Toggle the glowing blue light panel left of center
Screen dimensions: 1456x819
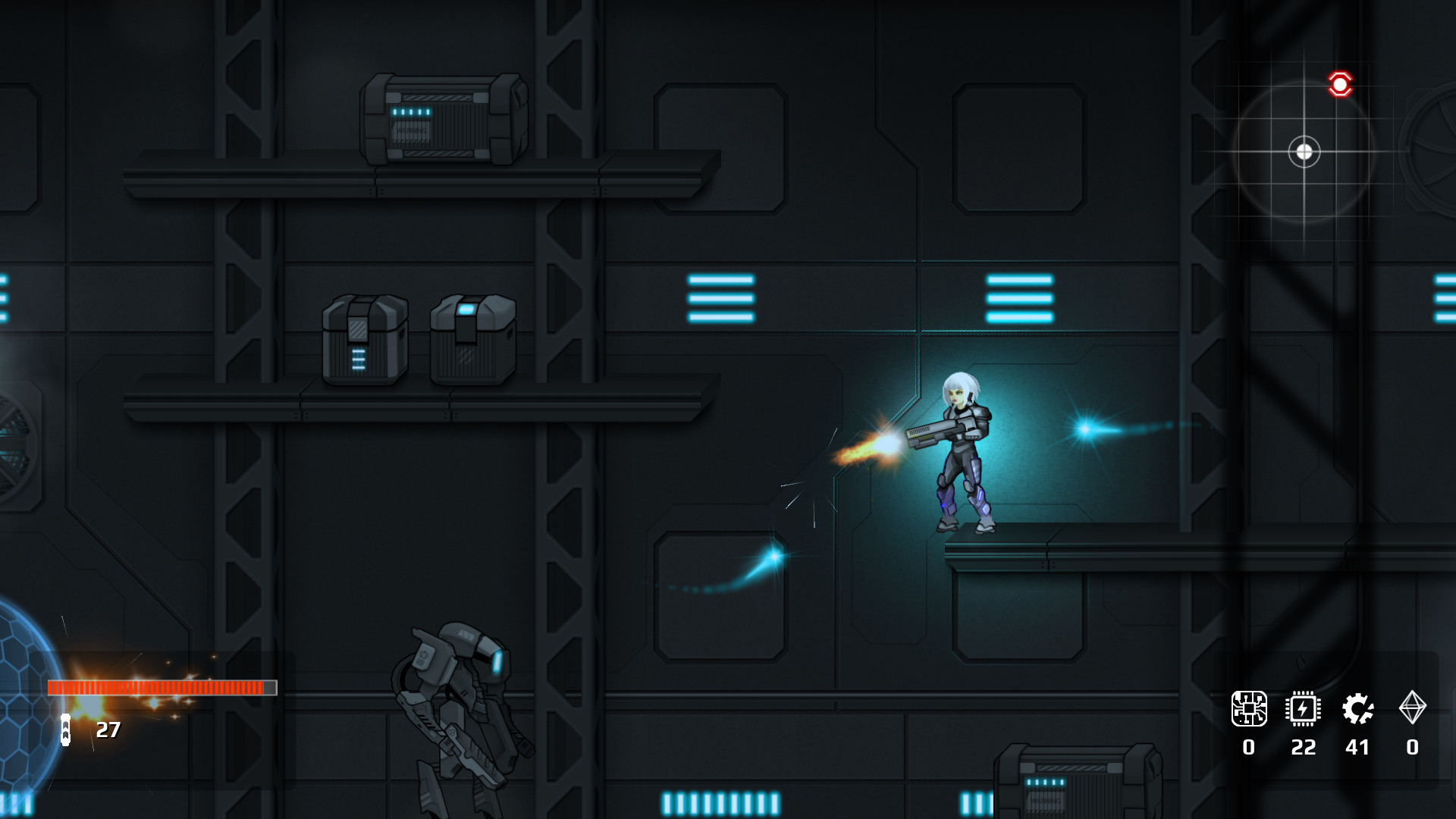click(719, 299)
